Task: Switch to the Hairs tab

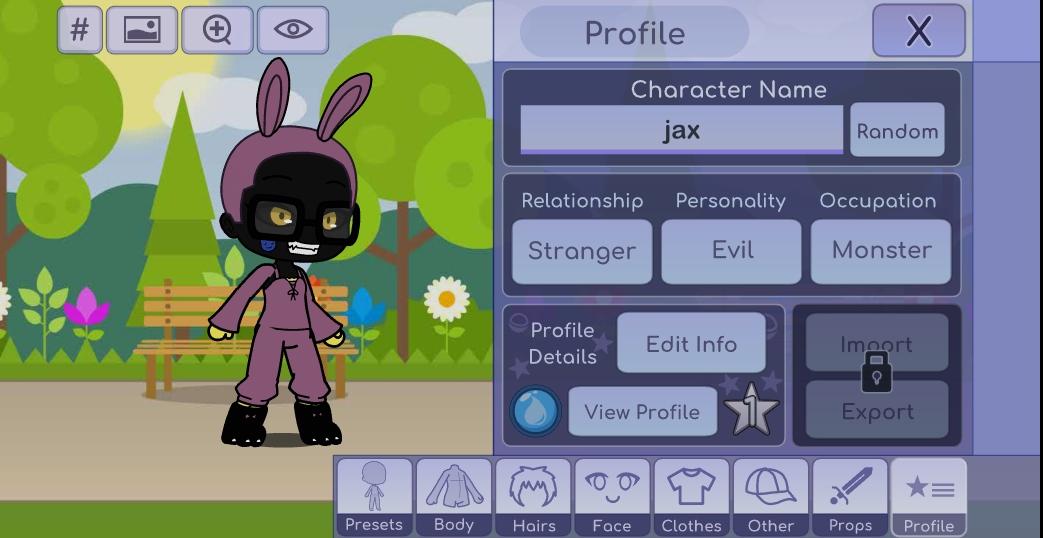Action: click(x=533, y=497)
